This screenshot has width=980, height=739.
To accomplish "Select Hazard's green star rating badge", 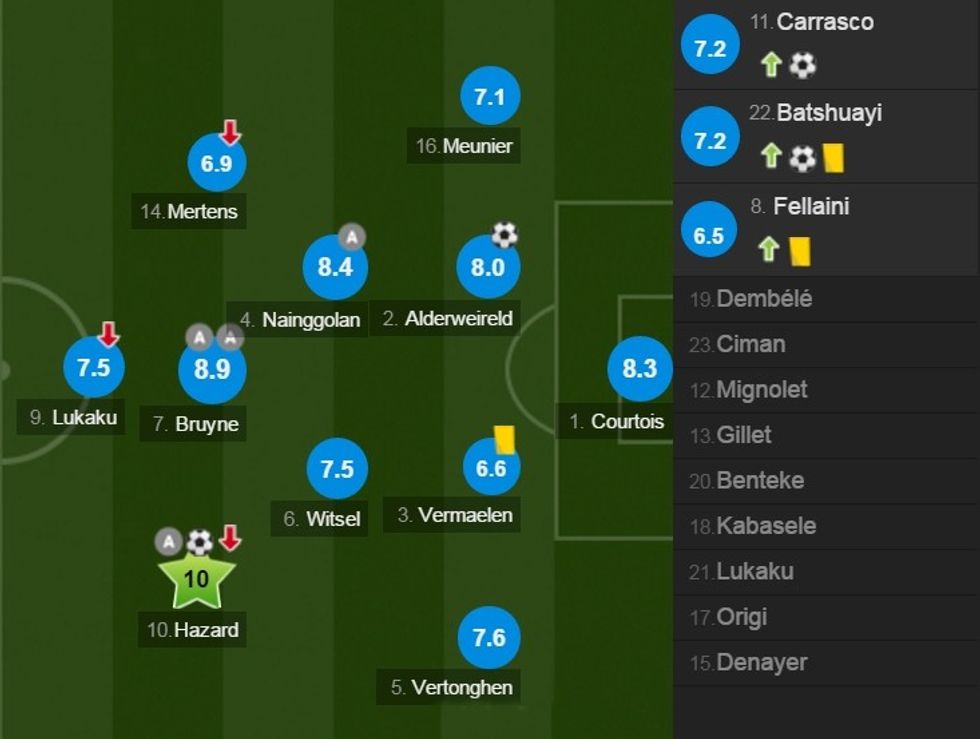I will (196, 581).
